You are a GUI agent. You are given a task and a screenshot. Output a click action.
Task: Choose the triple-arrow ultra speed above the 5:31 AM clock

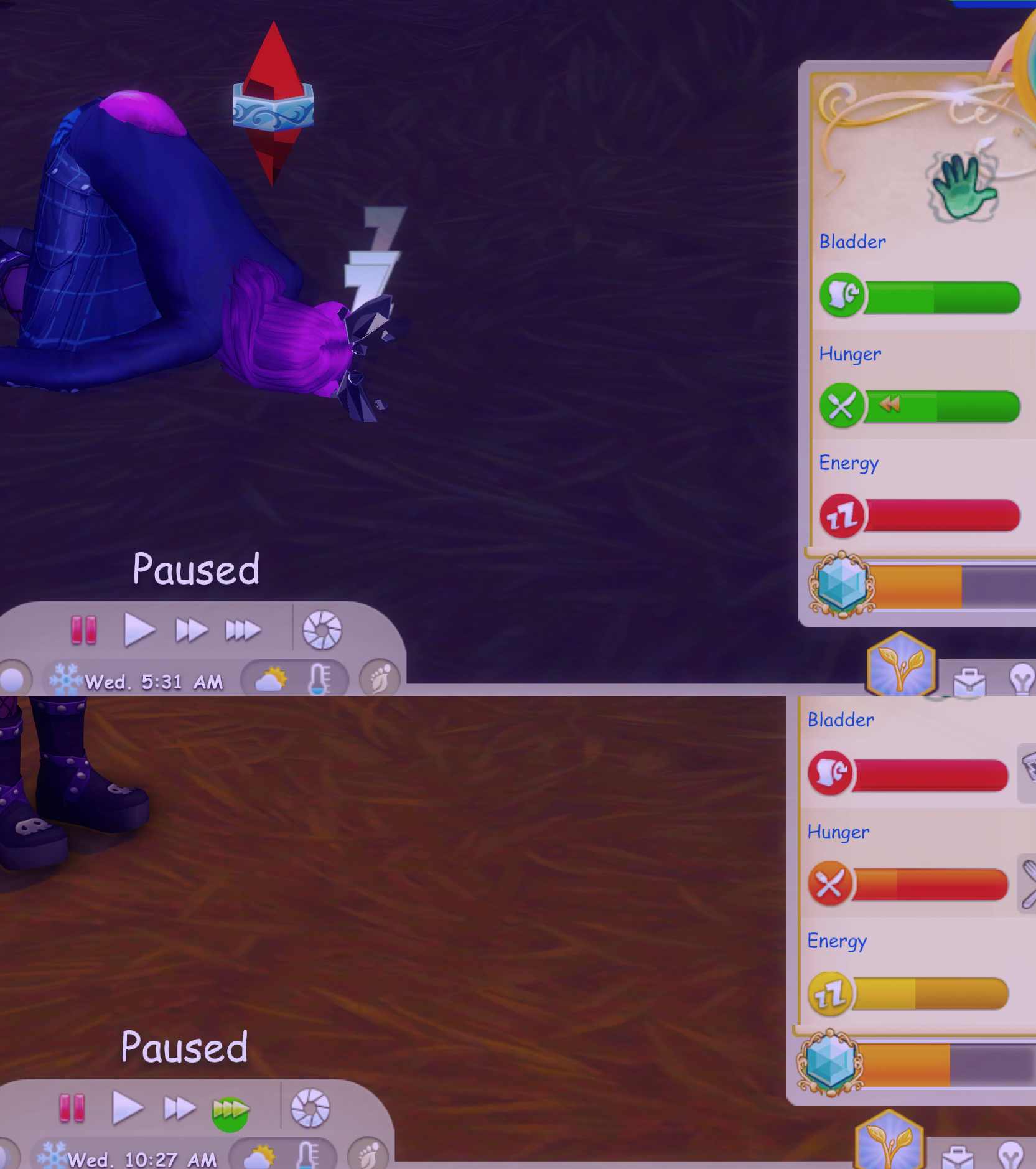click(x=243, y=630)
